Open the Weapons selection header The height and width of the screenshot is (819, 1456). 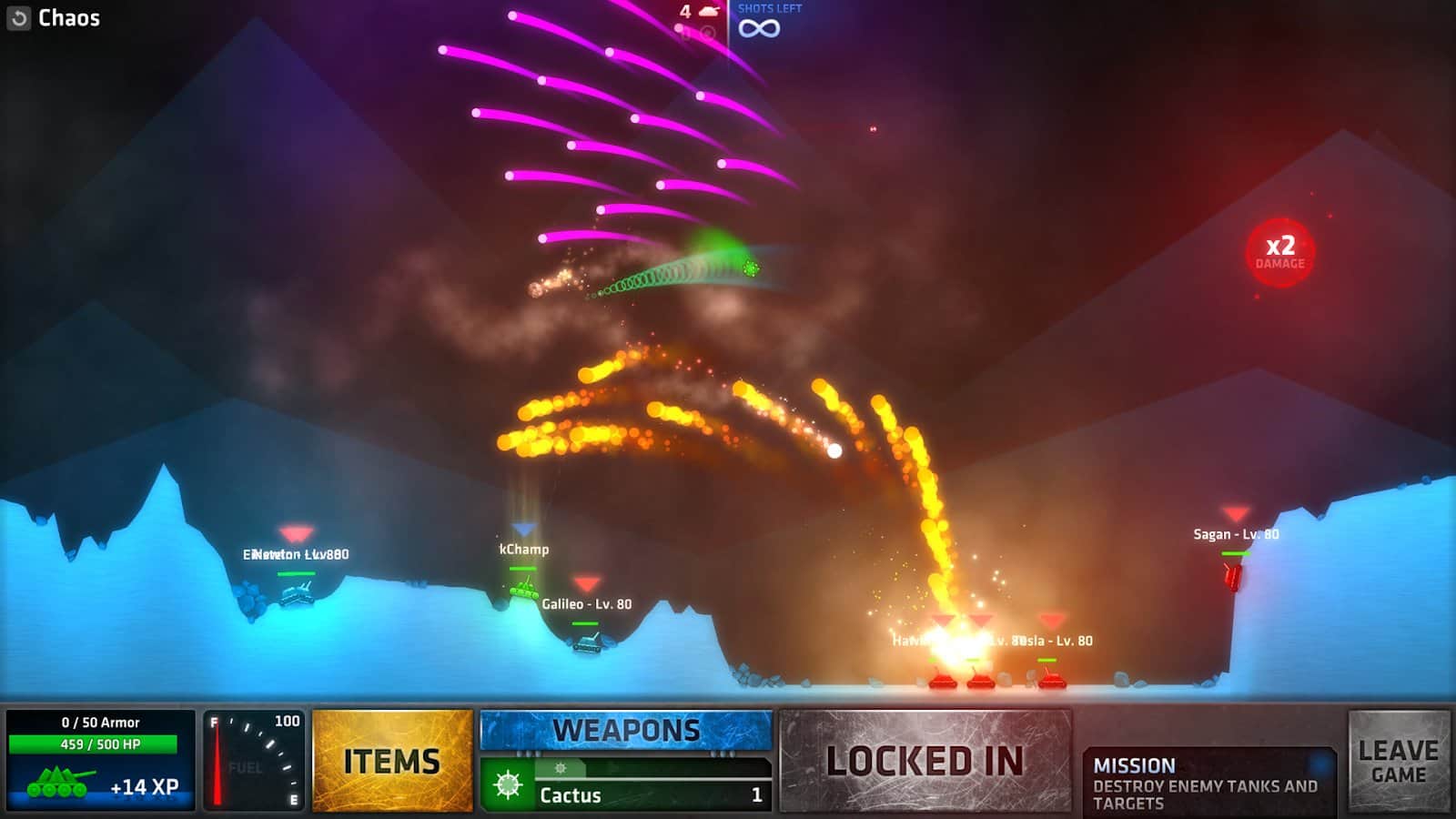626,731
